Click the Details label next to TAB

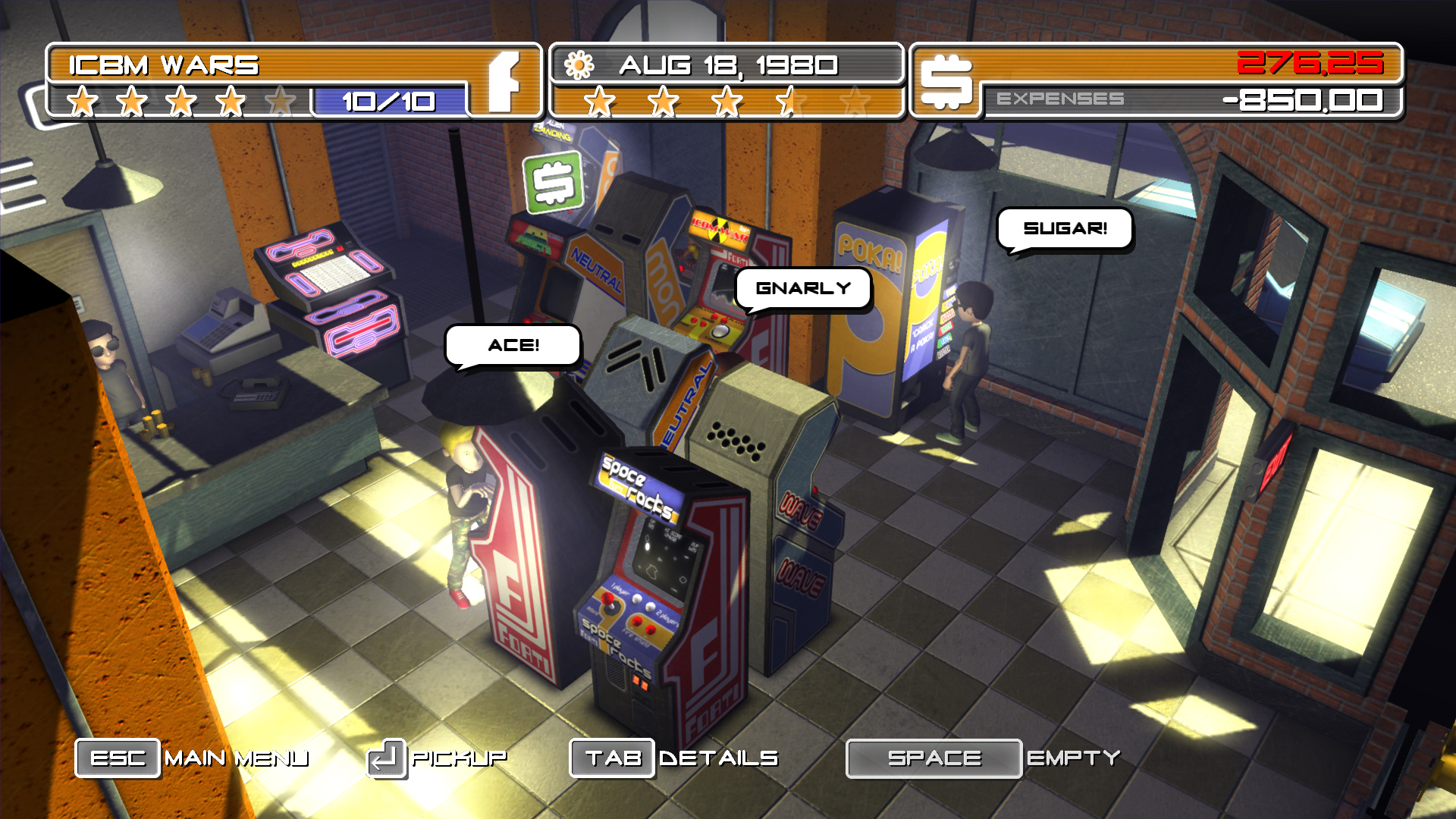coord(718,756)
